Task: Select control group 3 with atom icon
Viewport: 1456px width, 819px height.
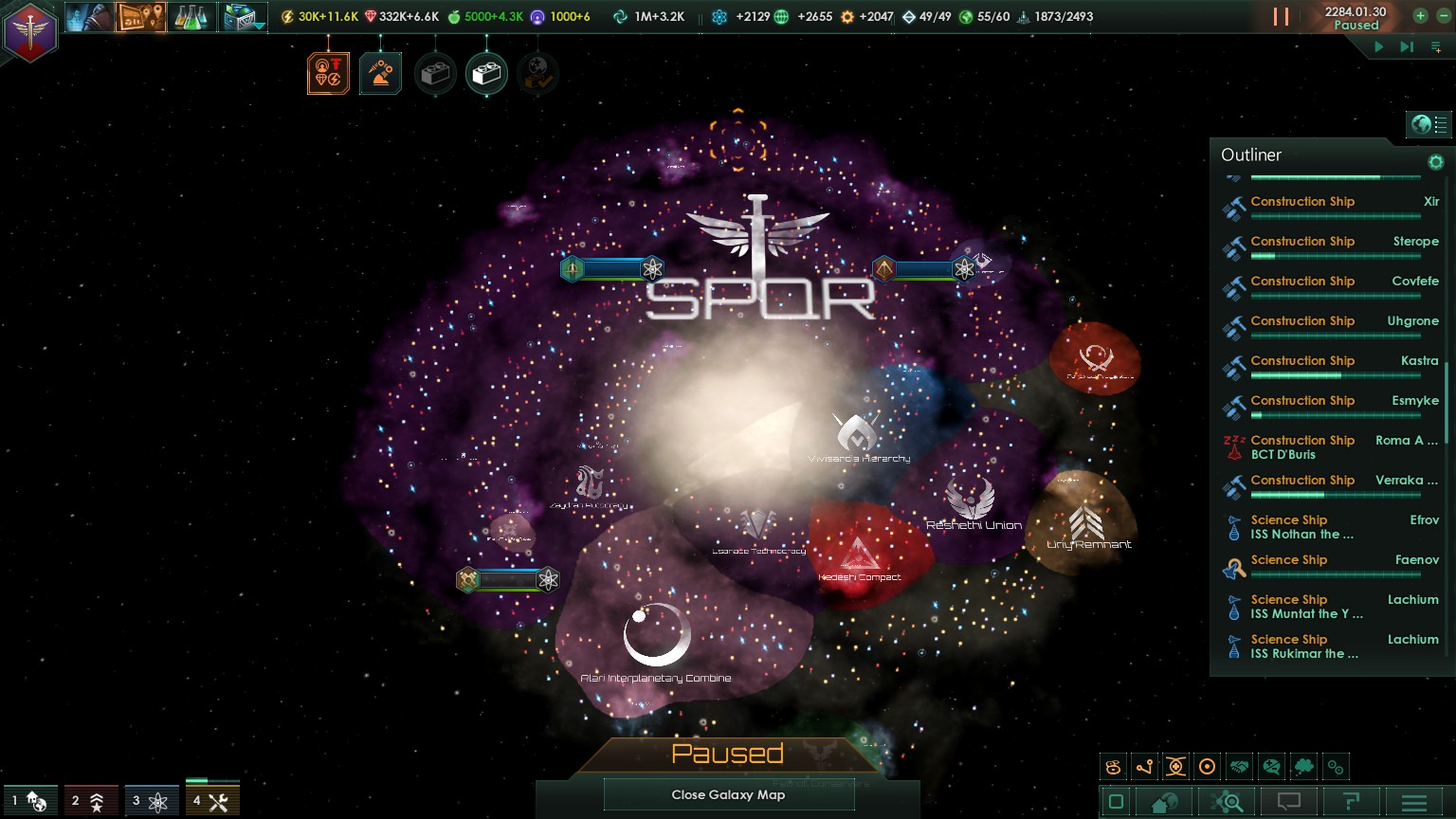Action: point(150,802)
